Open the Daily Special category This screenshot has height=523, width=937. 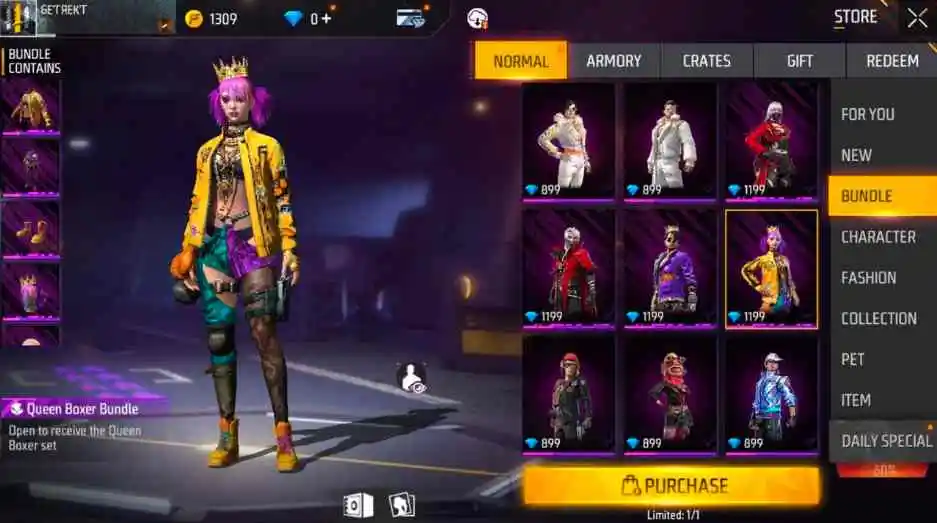(x=885, y=441)
